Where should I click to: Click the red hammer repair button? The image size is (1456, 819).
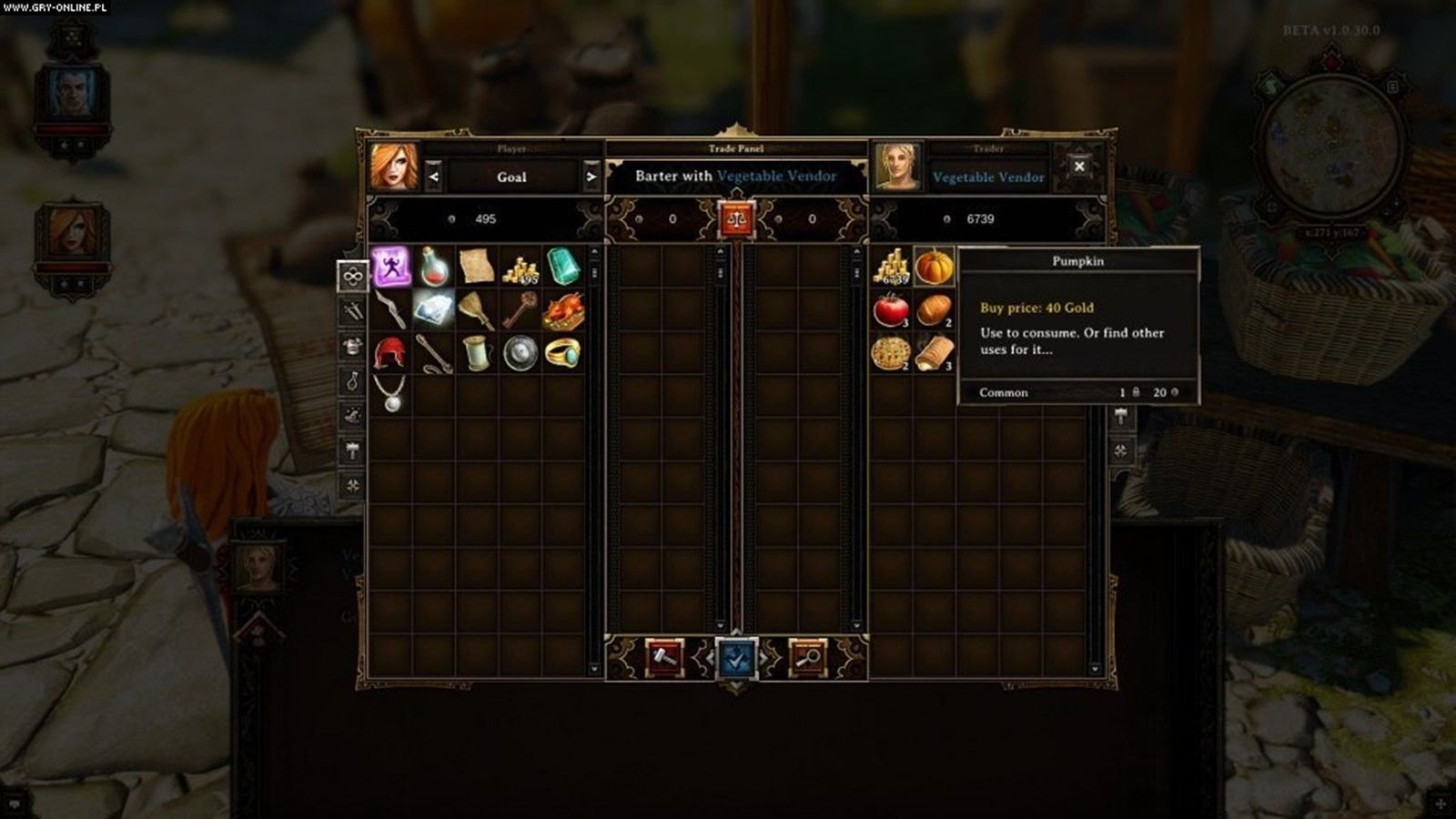point(663,658)
